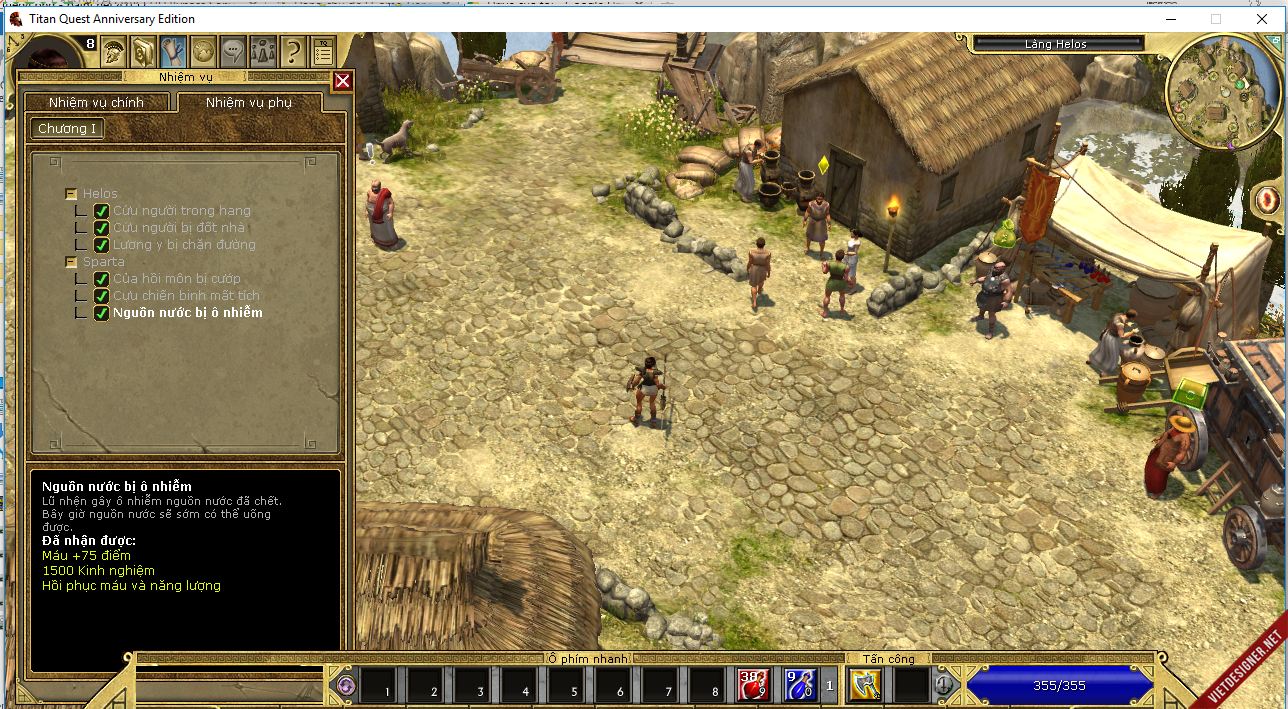Use the red health potion slot
This screenshot has height=709, width=1288.
752,685
